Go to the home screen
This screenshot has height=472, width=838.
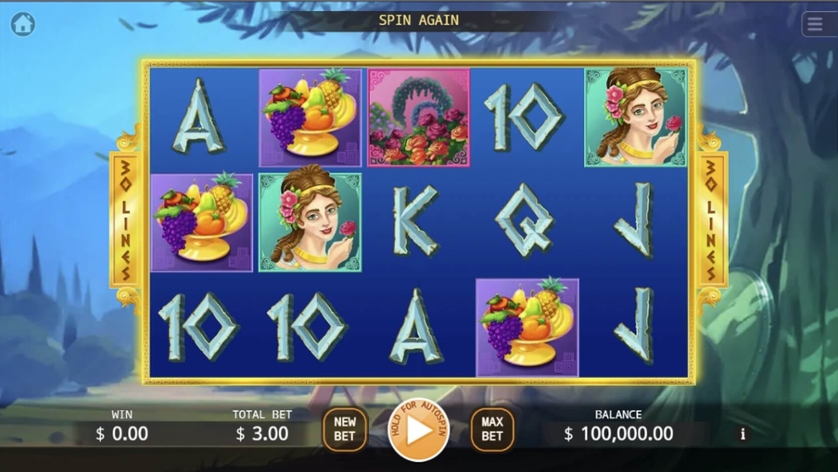23,24
